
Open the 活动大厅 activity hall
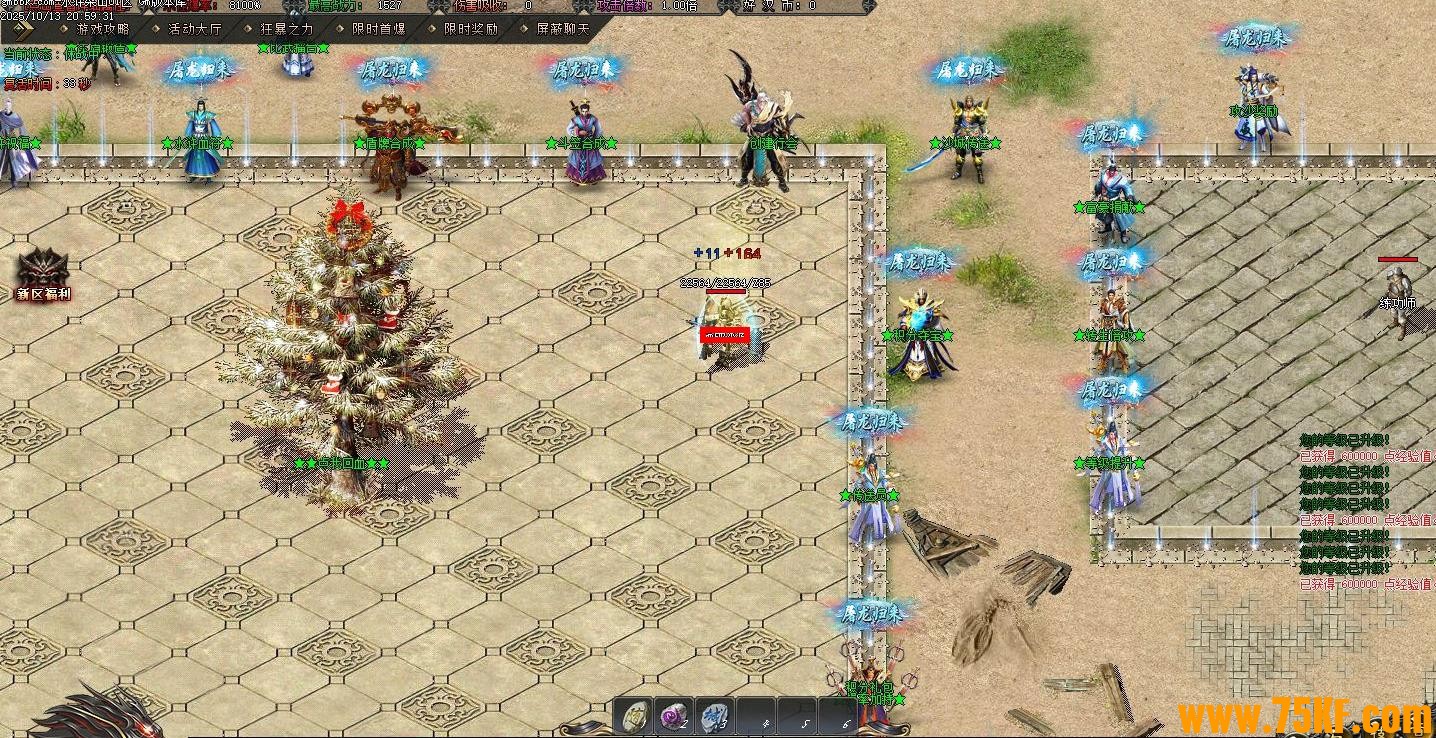point(194,29)
